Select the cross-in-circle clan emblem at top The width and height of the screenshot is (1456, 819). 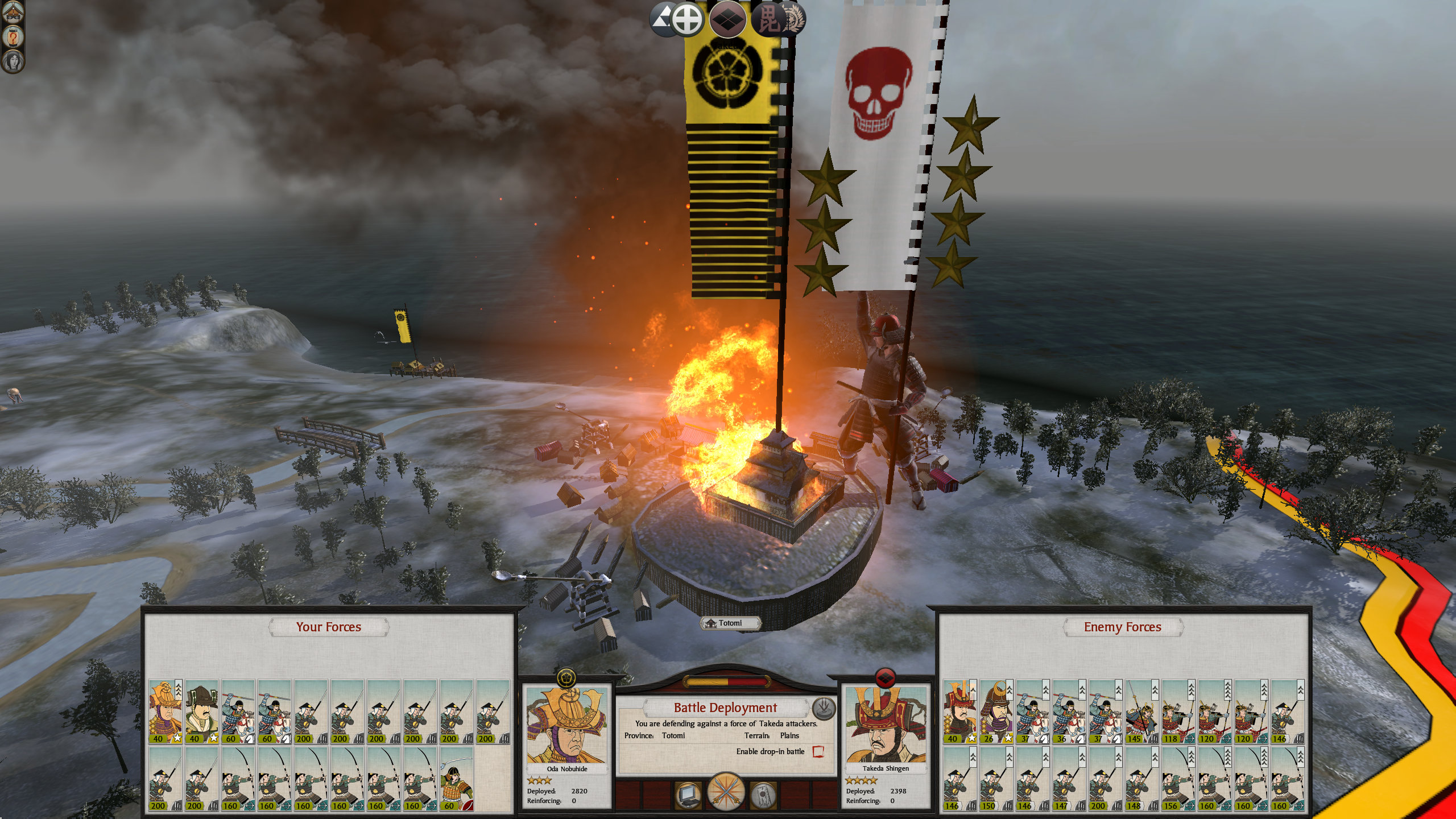pos(687,19)
